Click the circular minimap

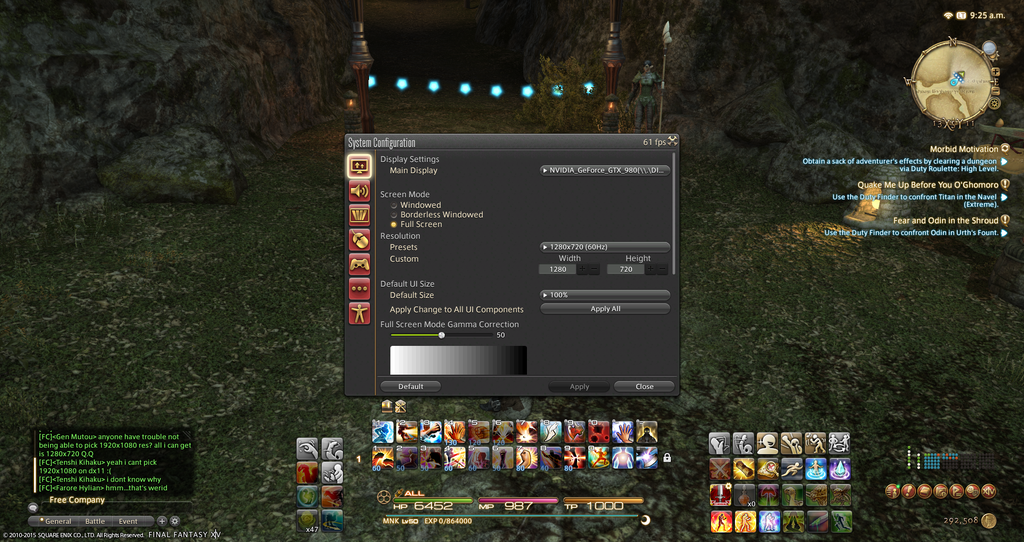point(947,79)
